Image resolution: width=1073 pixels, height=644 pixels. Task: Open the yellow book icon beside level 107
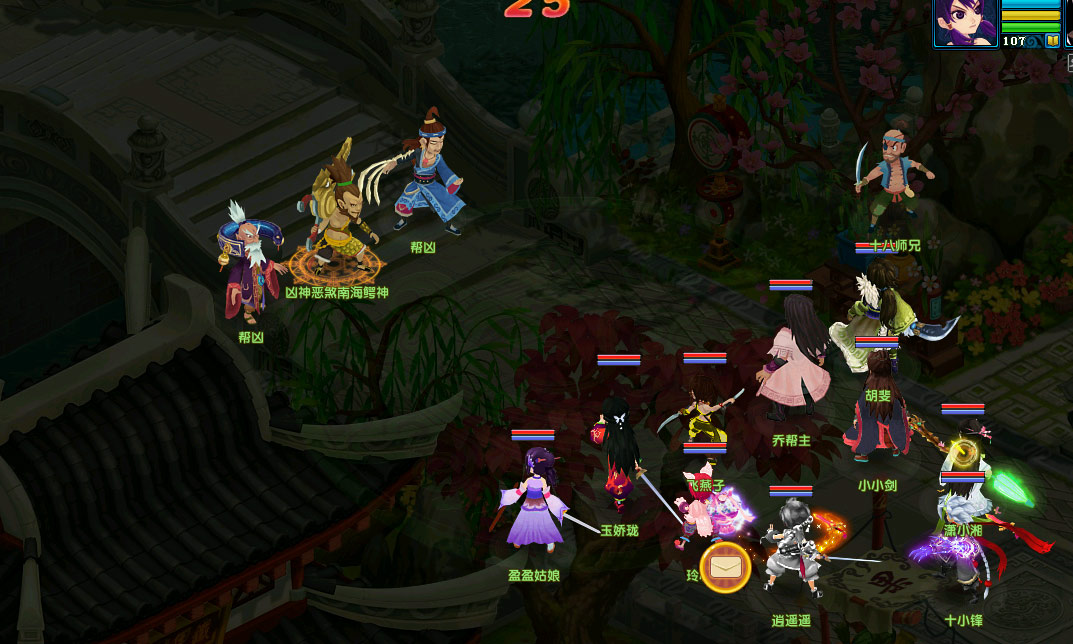click(x=1053, y=41)
